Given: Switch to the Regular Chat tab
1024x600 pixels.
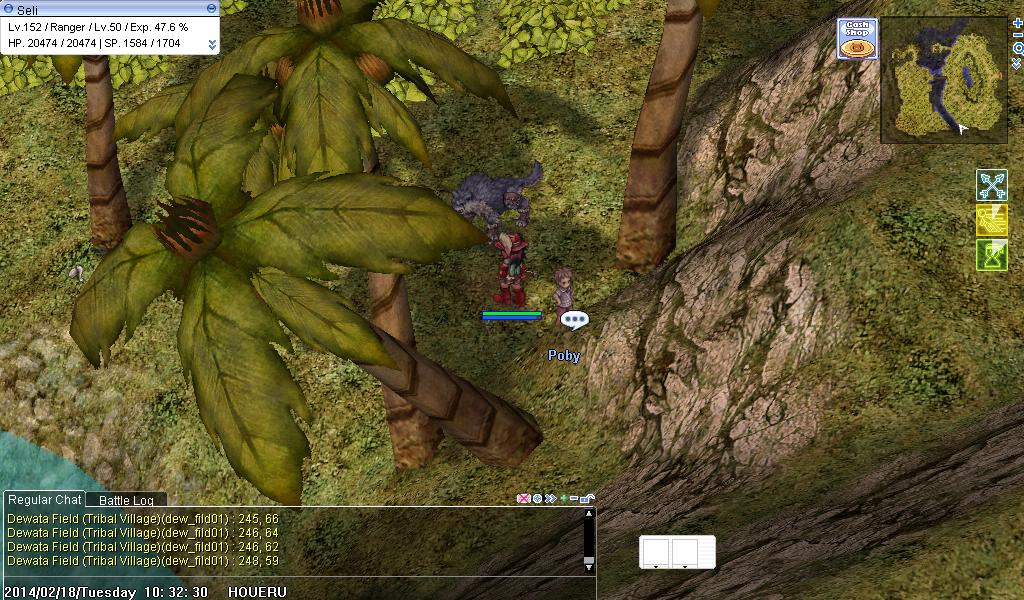Looking at the screenshot, I should [x=44, y=500].
